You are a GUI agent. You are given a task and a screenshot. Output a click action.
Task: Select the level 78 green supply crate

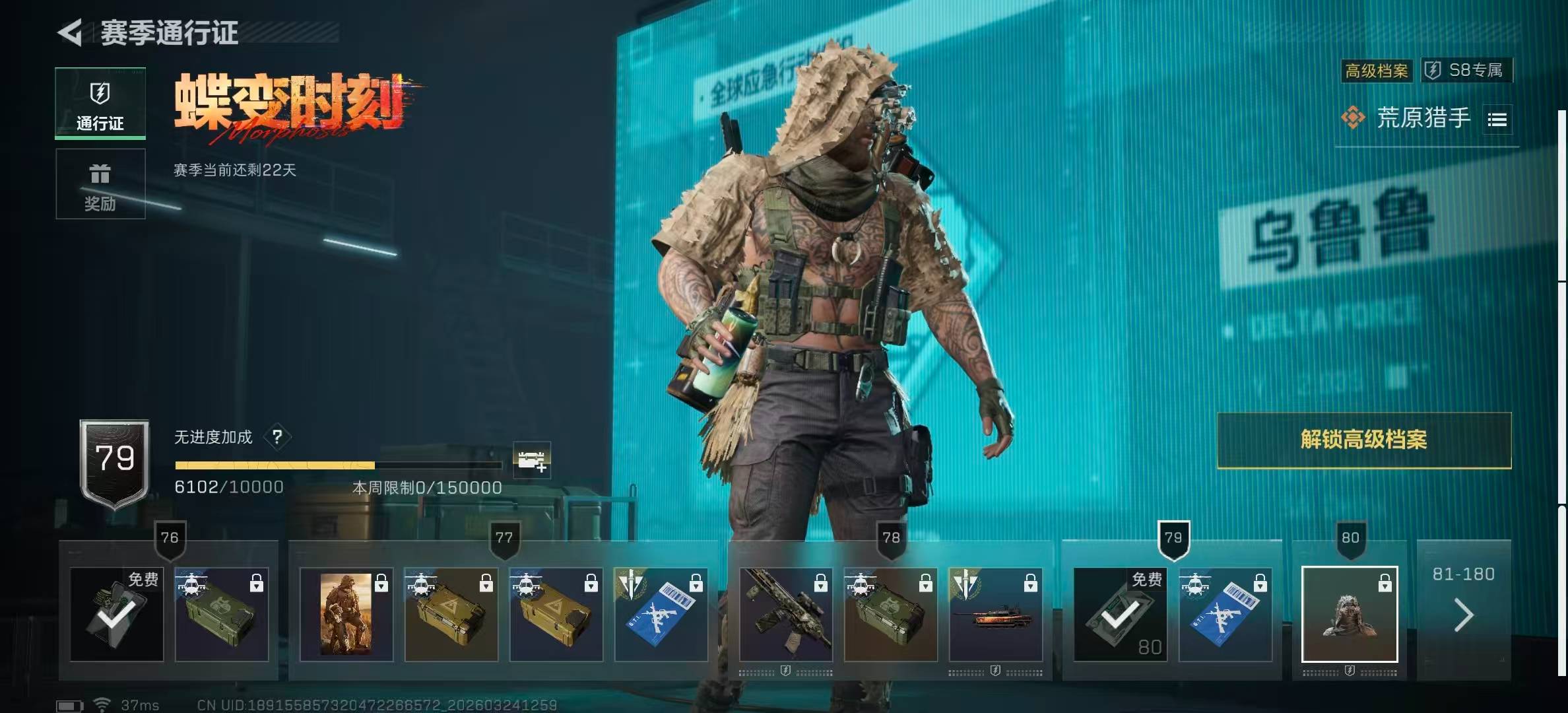coord(890,614)
